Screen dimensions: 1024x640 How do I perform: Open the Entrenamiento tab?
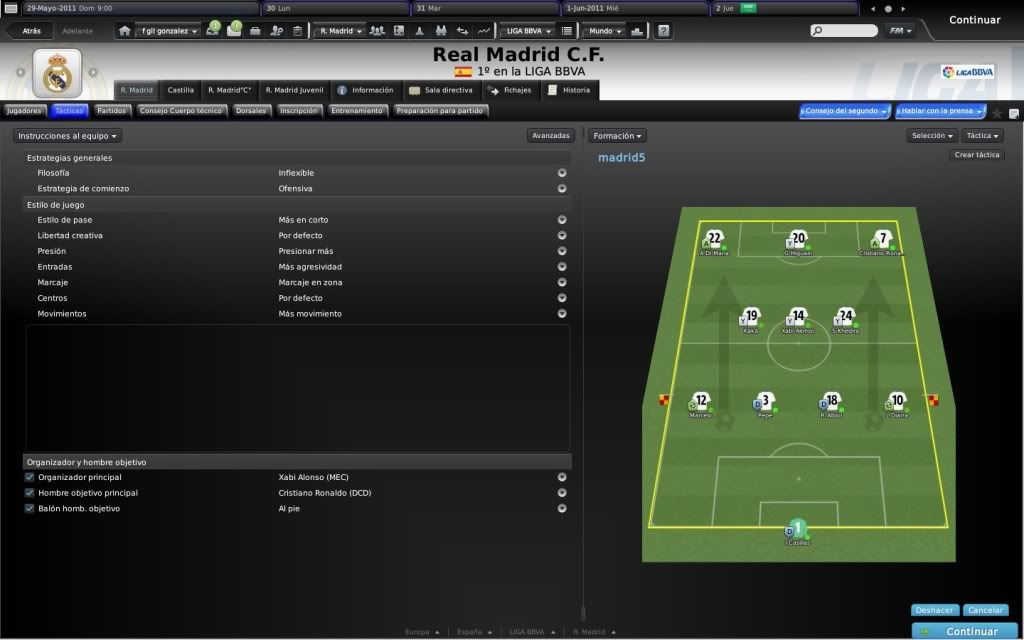[x=357, y=111]
